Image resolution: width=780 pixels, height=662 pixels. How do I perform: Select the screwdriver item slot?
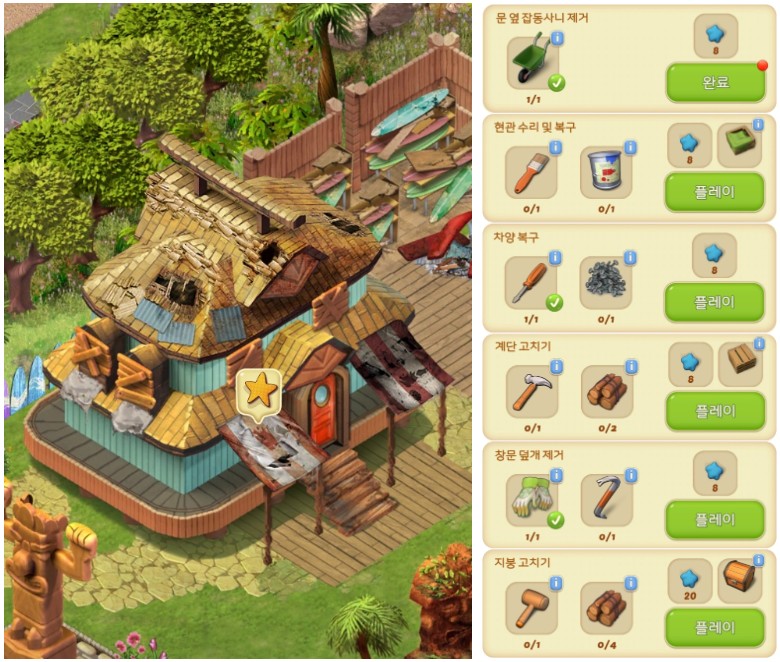(531, 281)
